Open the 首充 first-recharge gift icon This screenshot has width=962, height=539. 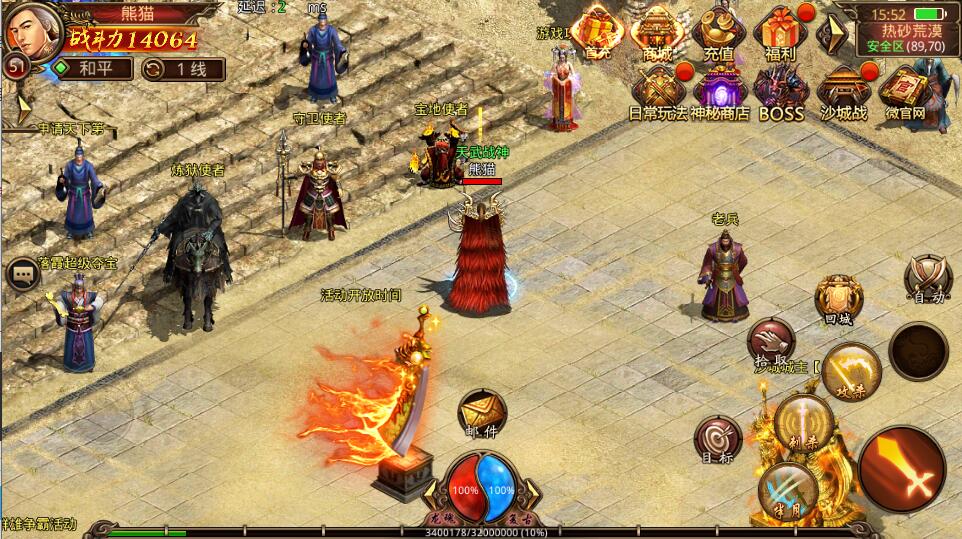click(598, 32)
